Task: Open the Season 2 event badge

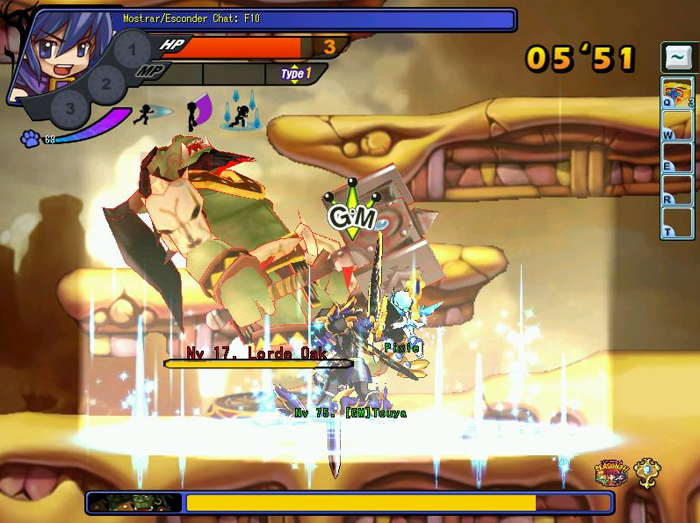Action: coord(609,472)
